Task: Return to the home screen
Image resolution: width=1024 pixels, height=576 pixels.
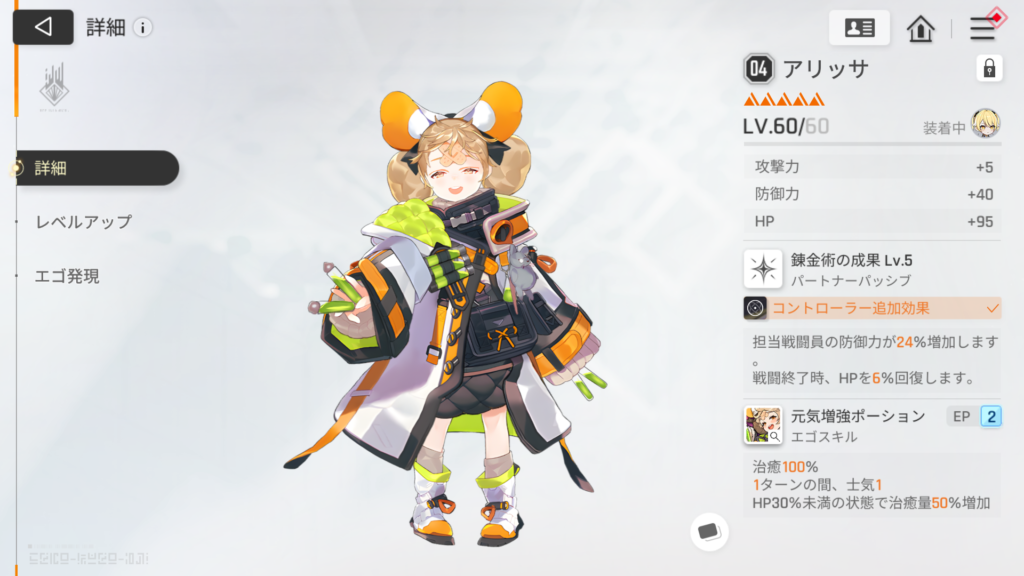Action: pyautogui.click(x=920, y=28)
